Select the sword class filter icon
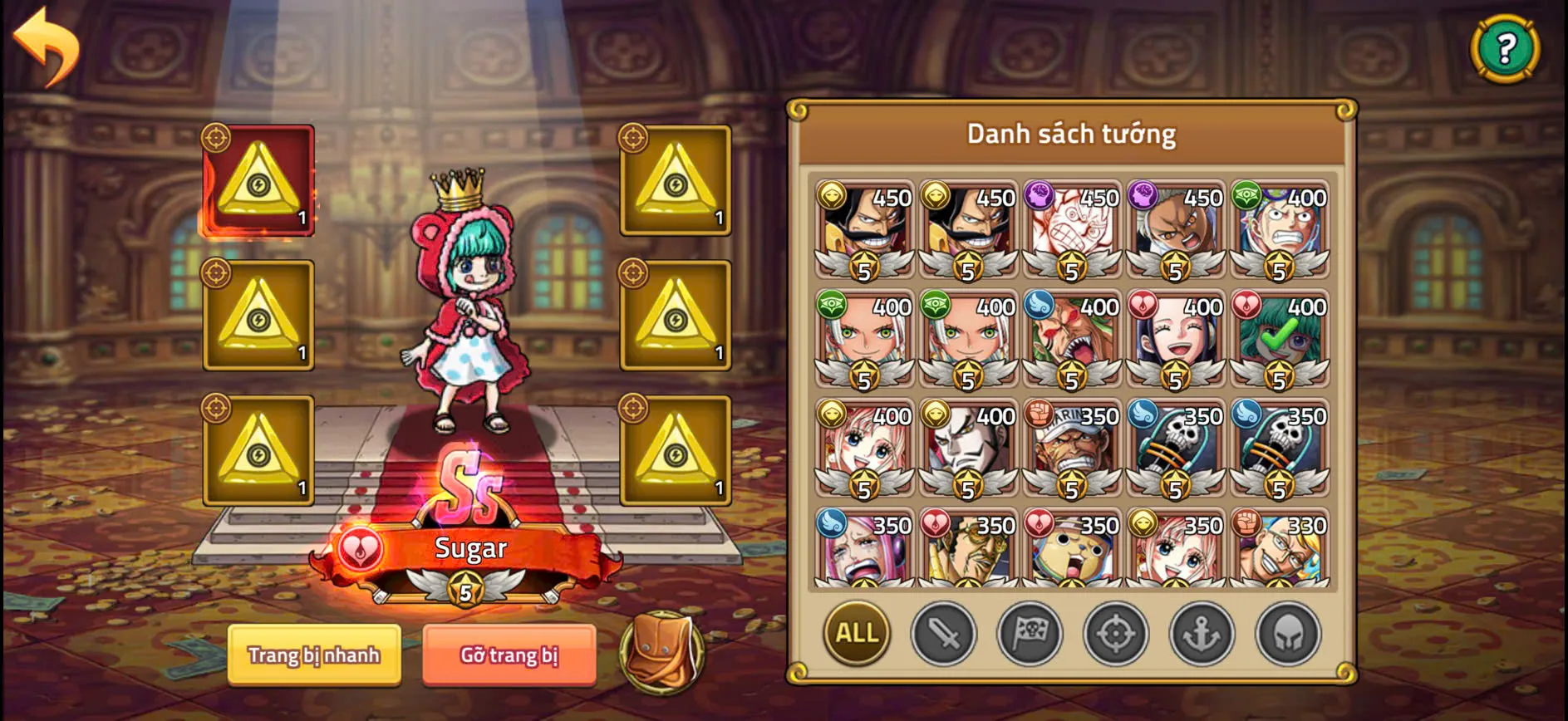 click(x=946, y=634)
